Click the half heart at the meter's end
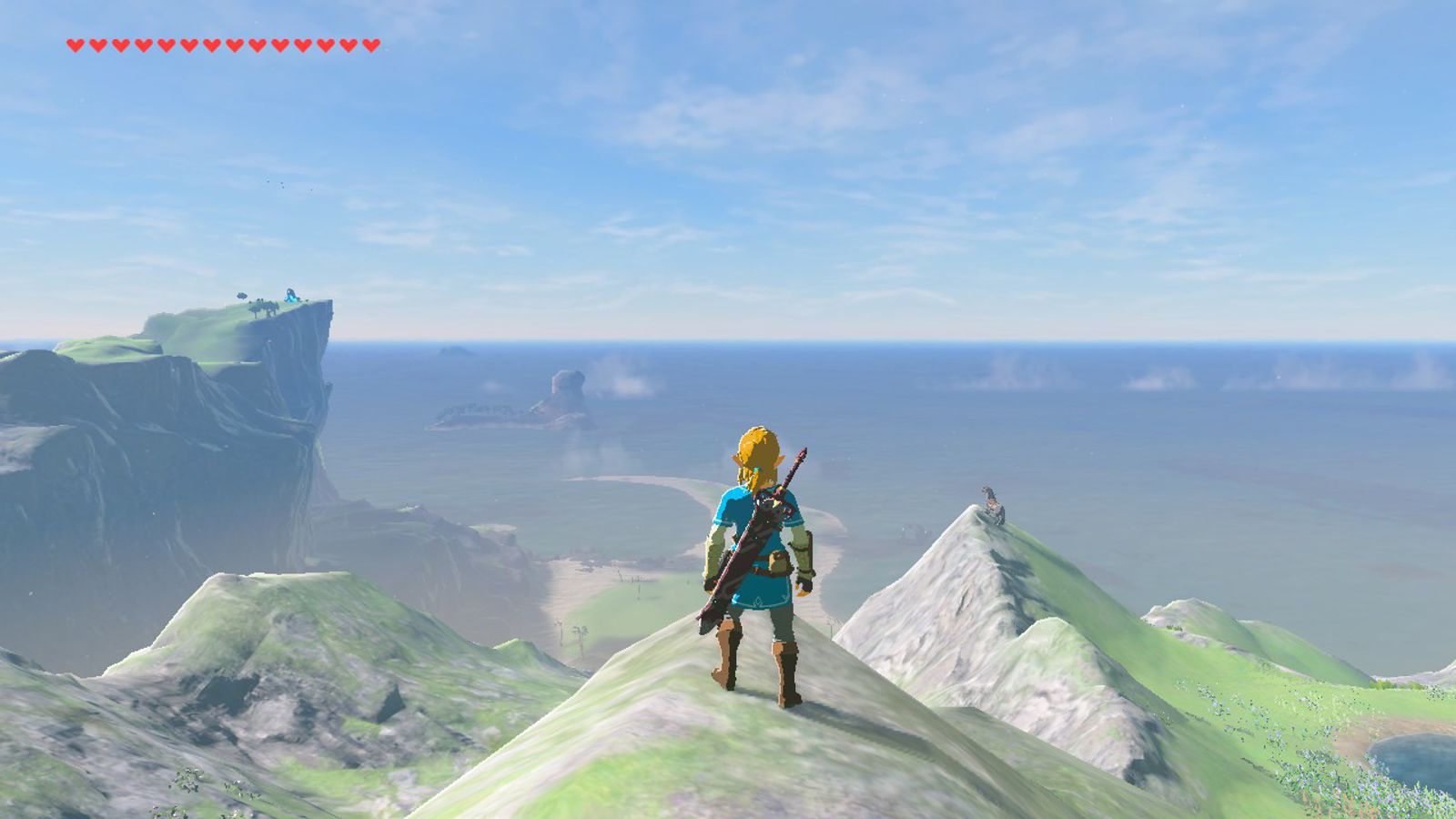1456x819 pixels. pyautogui.click(x=370, y=43)
